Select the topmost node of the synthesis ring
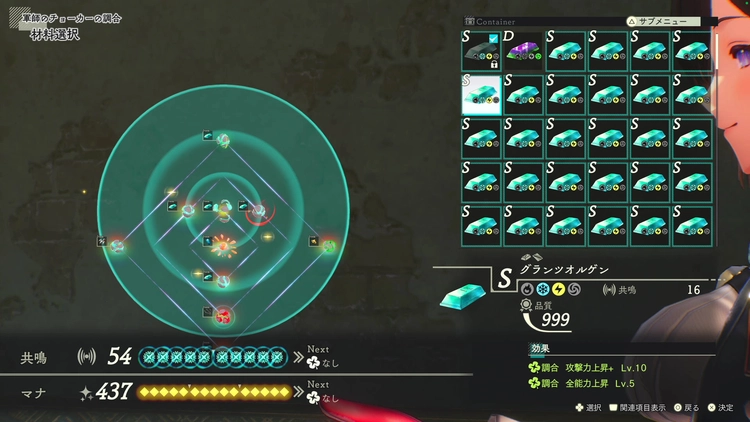 [x=225, y=140]
